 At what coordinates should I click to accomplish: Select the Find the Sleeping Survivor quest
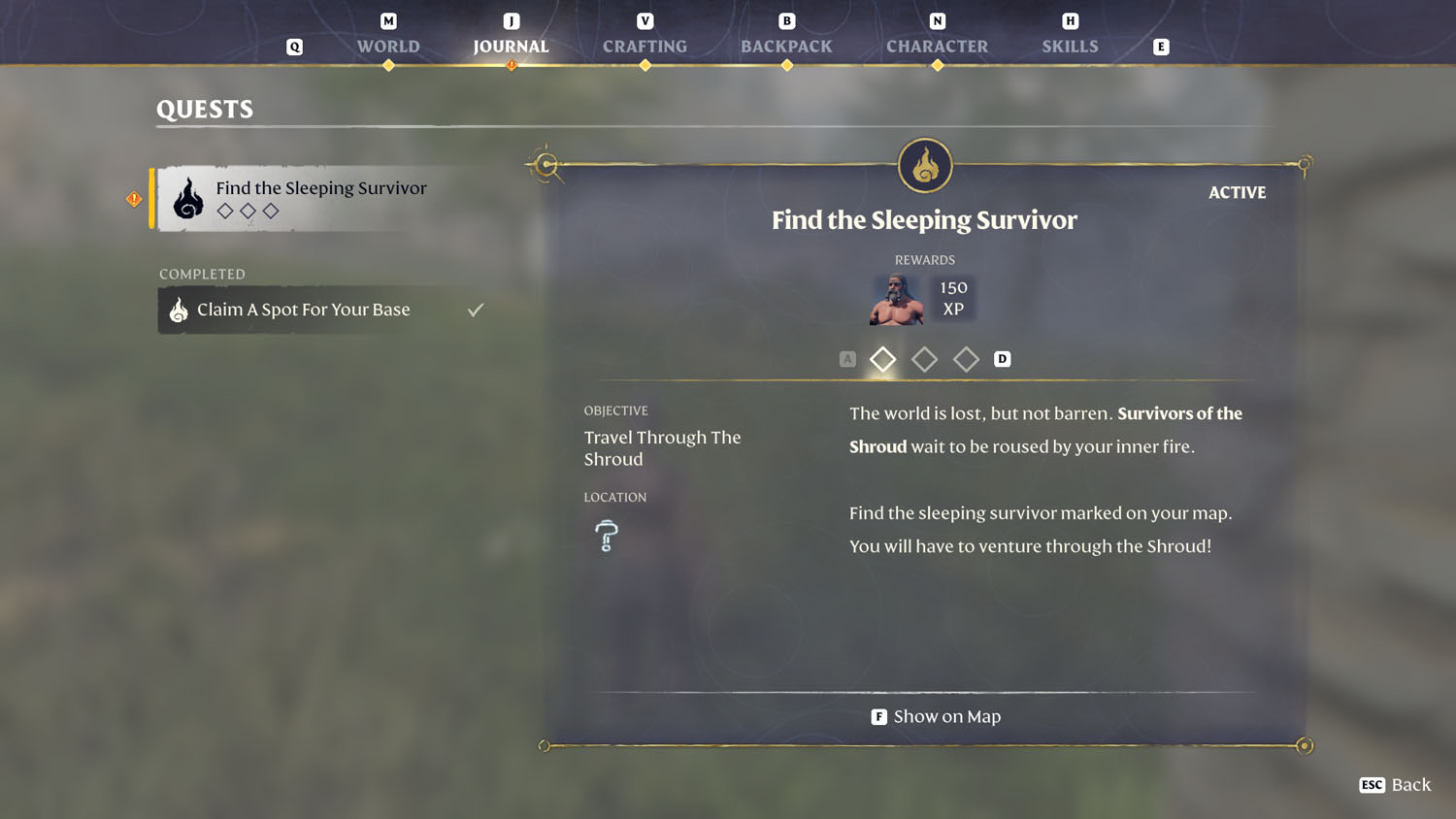[x=320, y=198]
